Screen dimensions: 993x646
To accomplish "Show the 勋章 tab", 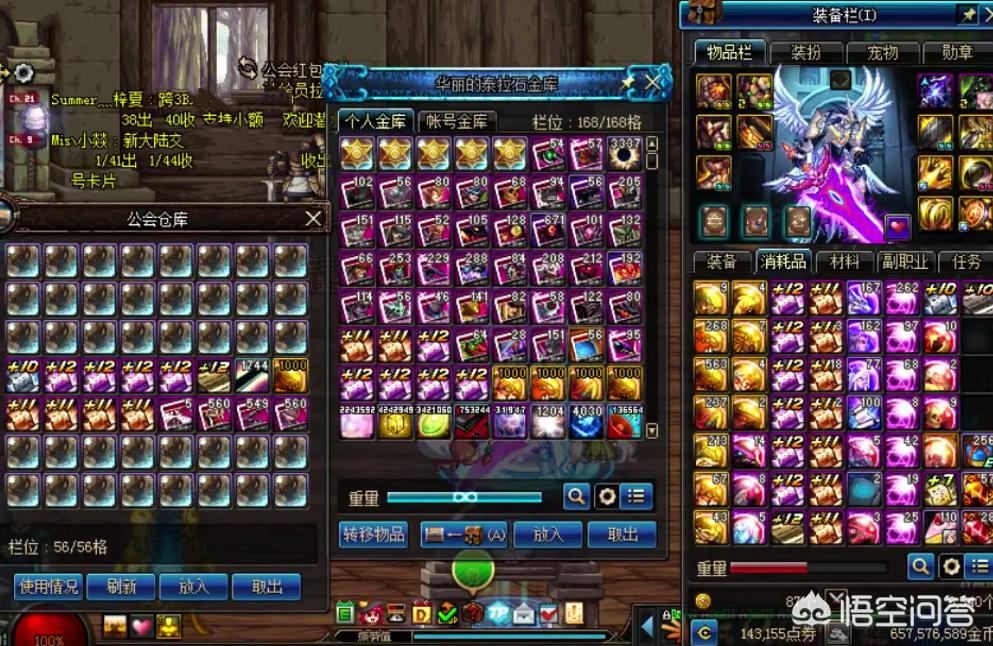I will pyautogui.click(x=957, y=53).
